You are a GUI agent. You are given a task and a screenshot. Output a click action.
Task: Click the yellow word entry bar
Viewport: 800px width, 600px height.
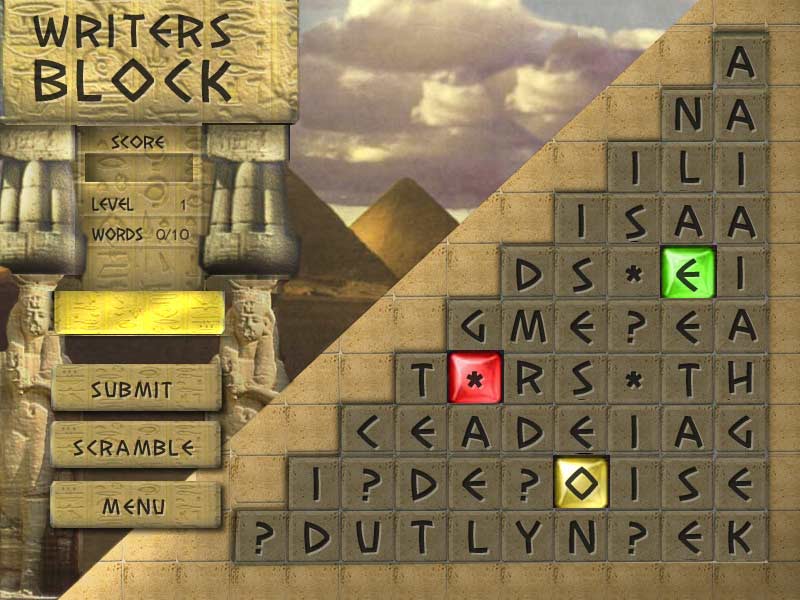point(138,313)
